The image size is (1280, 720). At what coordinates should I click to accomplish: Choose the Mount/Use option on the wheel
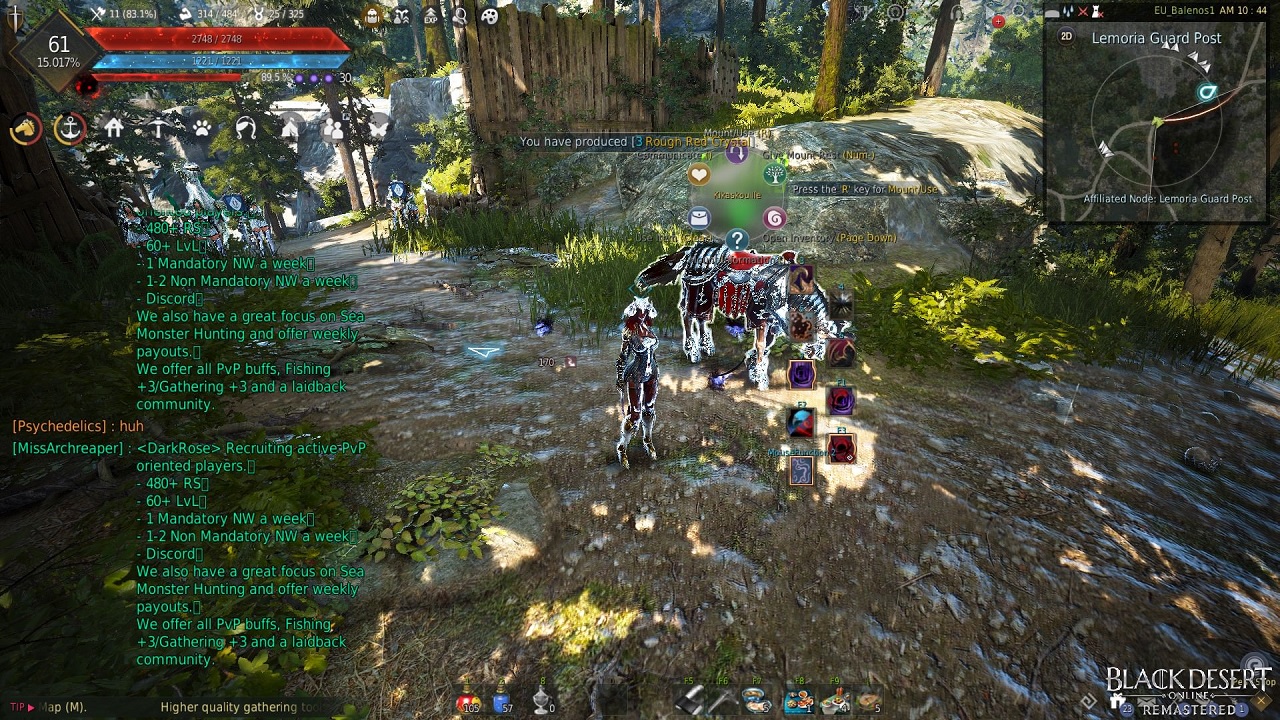(x=737, y=153)
